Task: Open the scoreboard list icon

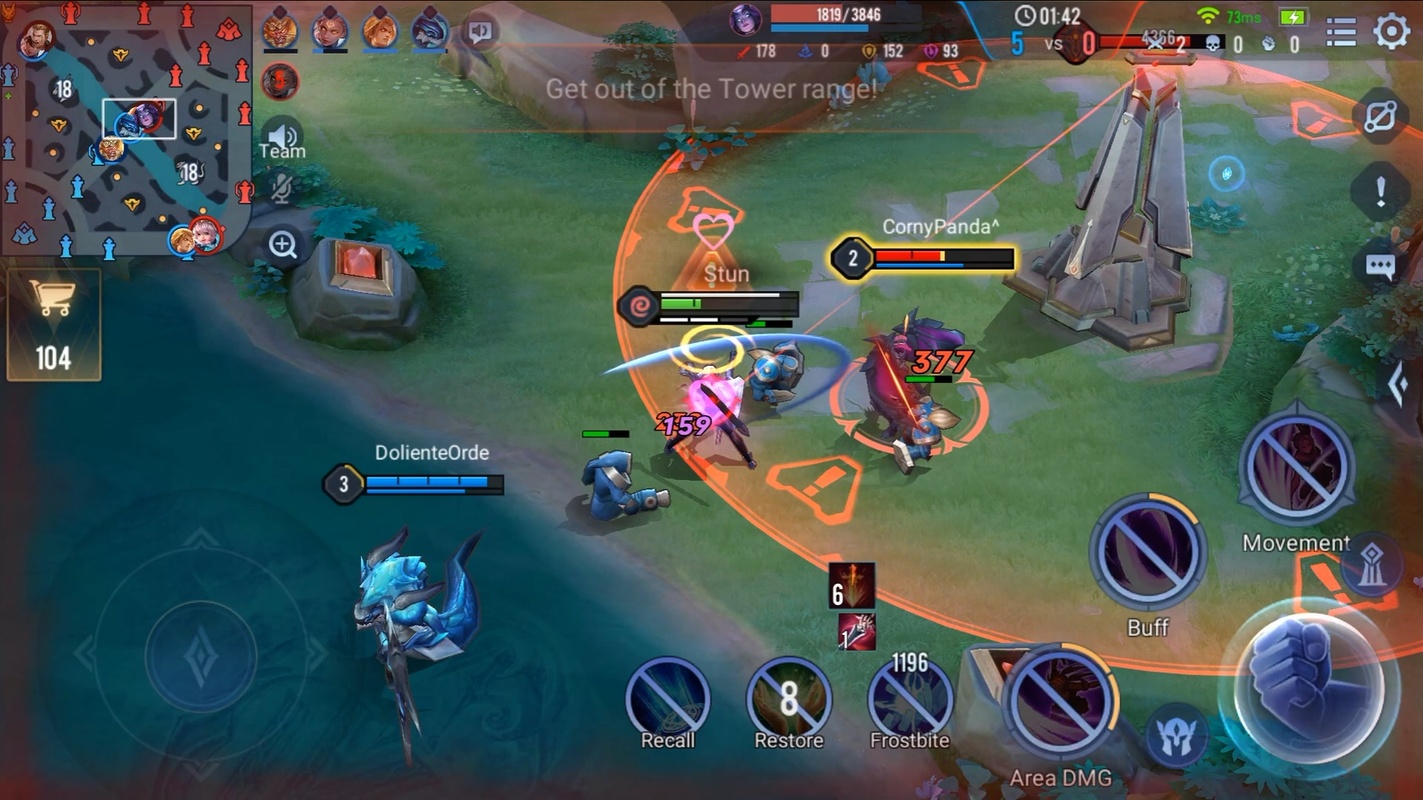Action: [1341, 32]
